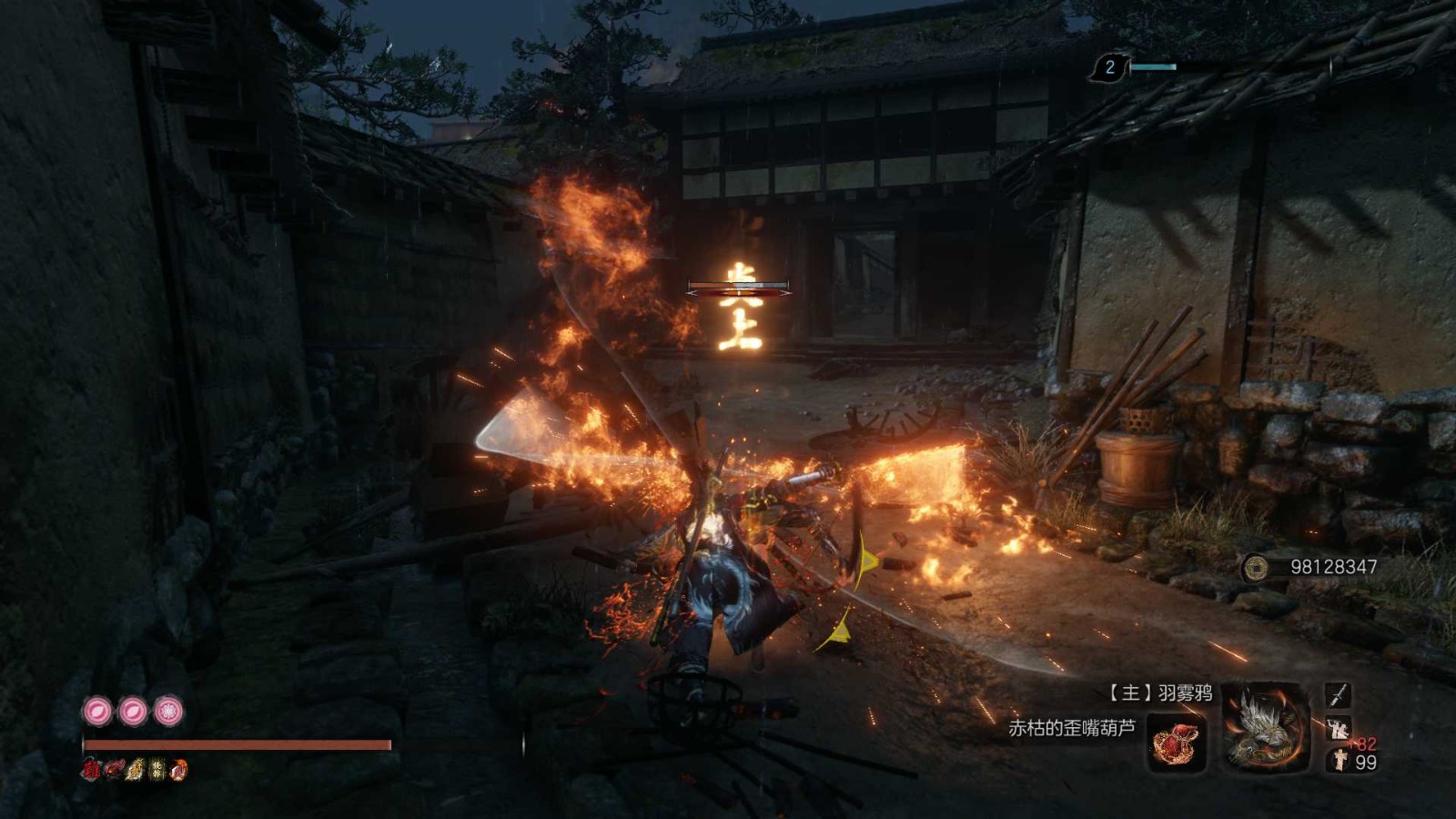Select the red kanji status buff icon
1456x819 pixels.
(x=90, y=770)
